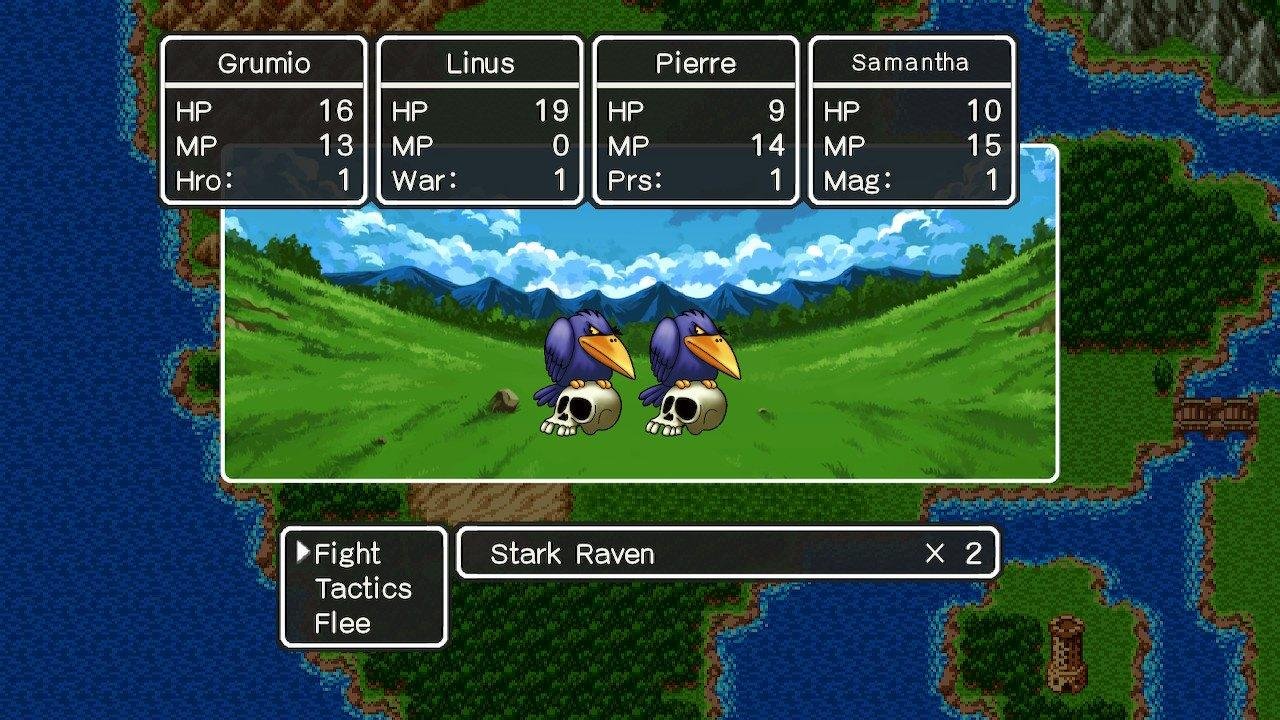Screen dimensions: 1280x720
Task: Select Grumio's status window
Action: 263,118
